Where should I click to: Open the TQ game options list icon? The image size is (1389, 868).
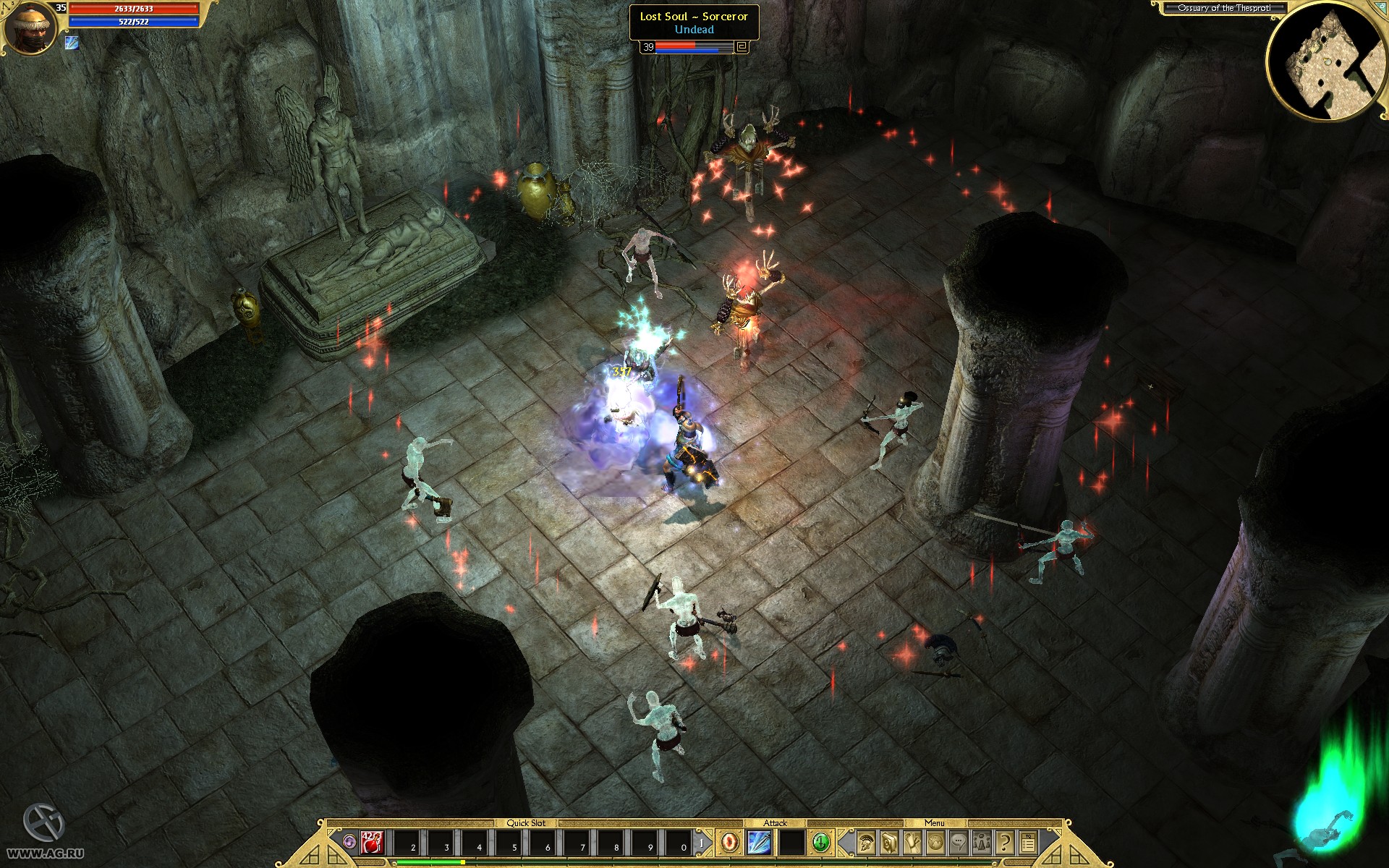coord(1028,843)
